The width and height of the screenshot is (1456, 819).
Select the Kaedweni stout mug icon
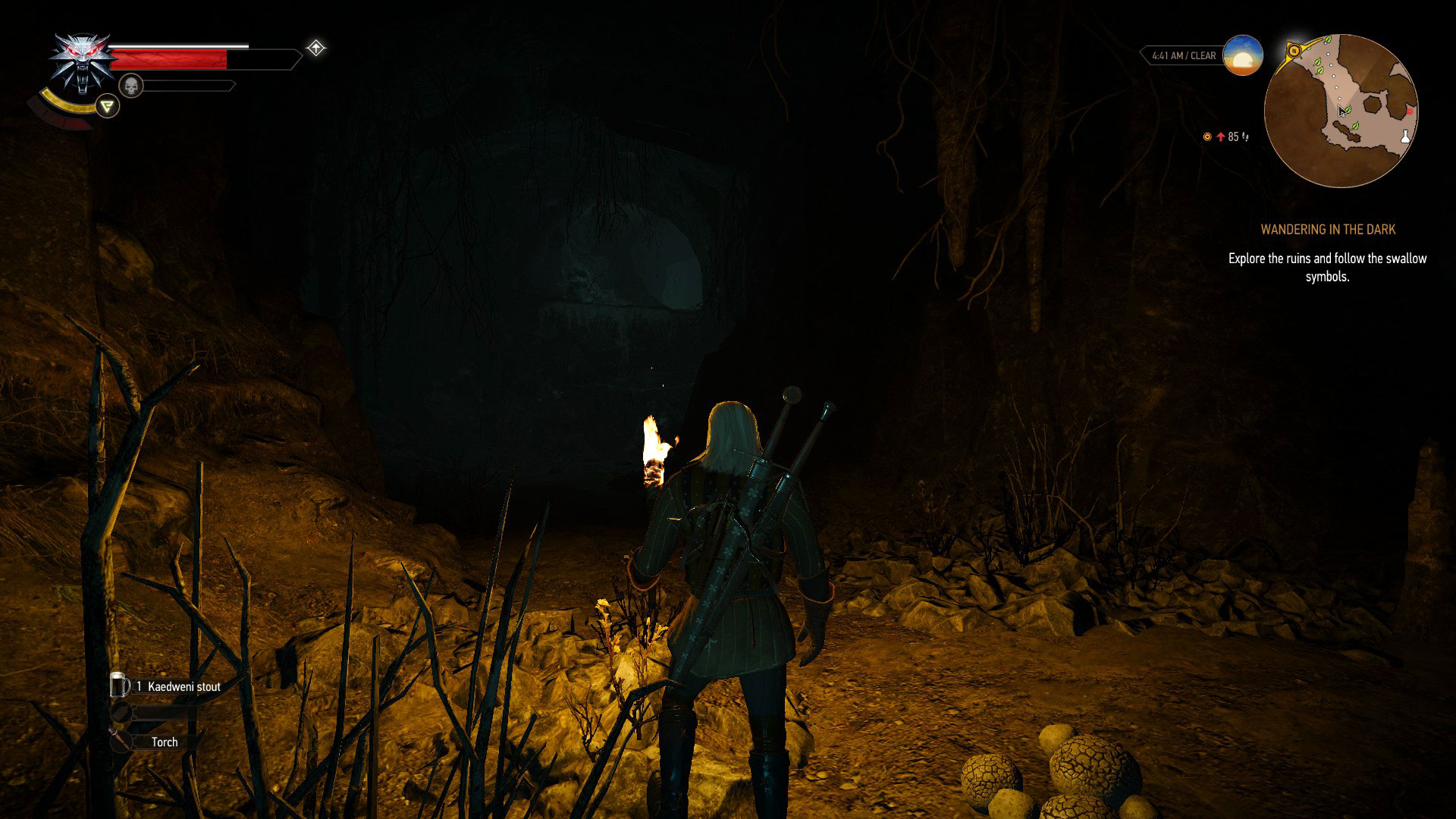point(119,685)
